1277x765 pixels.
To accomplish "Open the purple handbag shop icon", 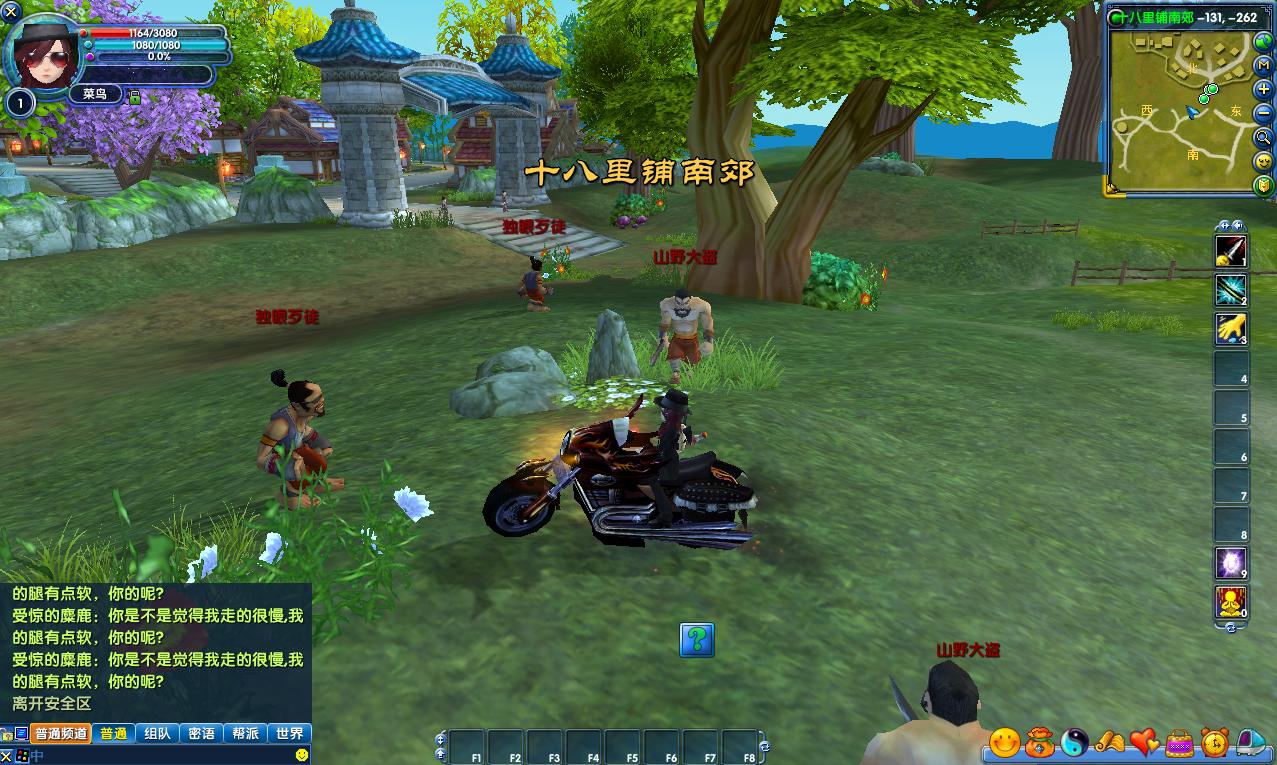I will point(1180,742).
